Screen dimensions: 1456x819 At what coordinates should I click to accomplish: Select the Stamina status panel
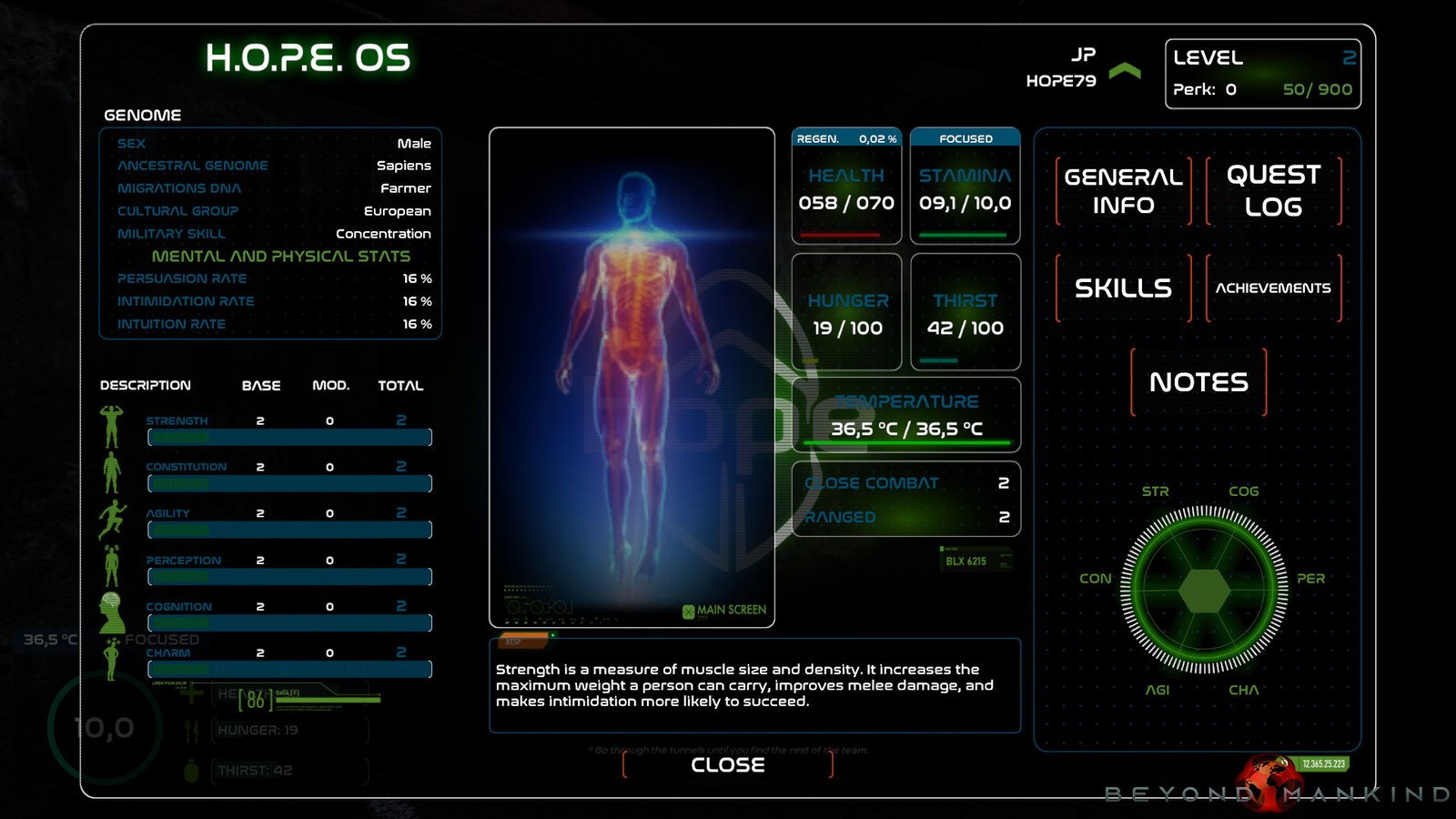tap(965, 187)
